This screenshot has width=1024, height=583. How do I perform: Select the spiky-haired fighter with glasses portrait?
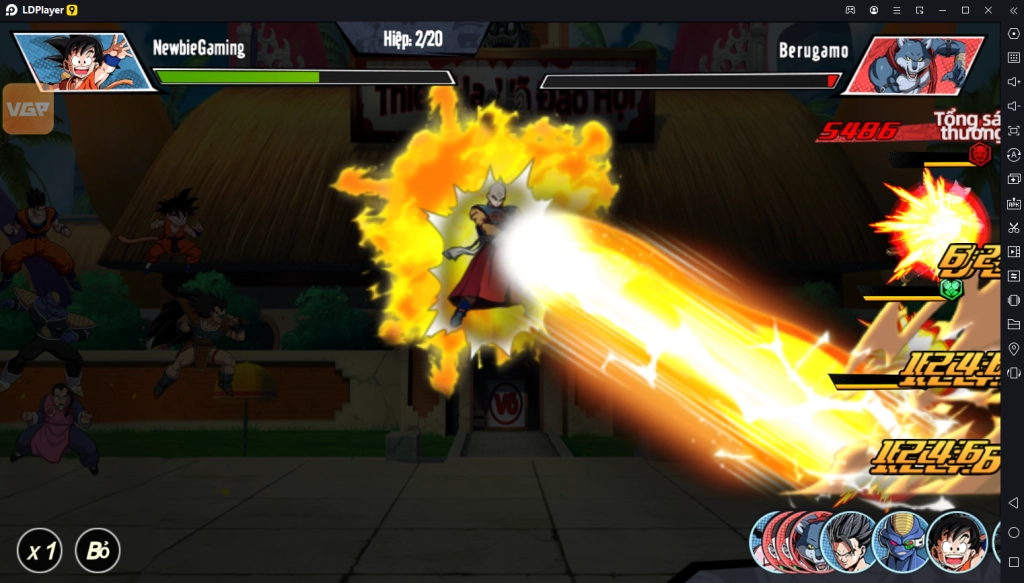point(849,543)
